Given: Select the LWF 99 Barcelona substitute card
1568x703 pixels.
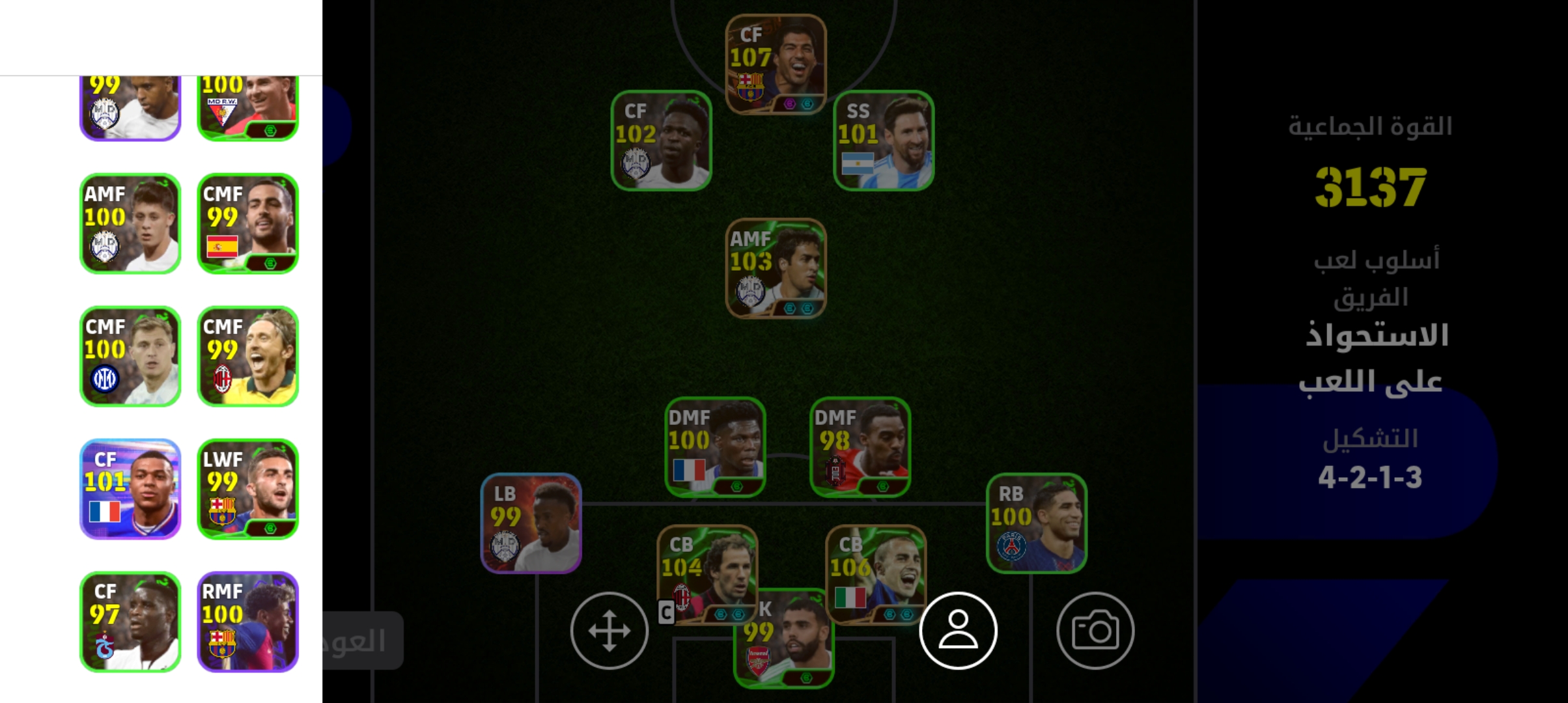Looking at the screenshot, I should pyautogui.click(x=247, y=489).
